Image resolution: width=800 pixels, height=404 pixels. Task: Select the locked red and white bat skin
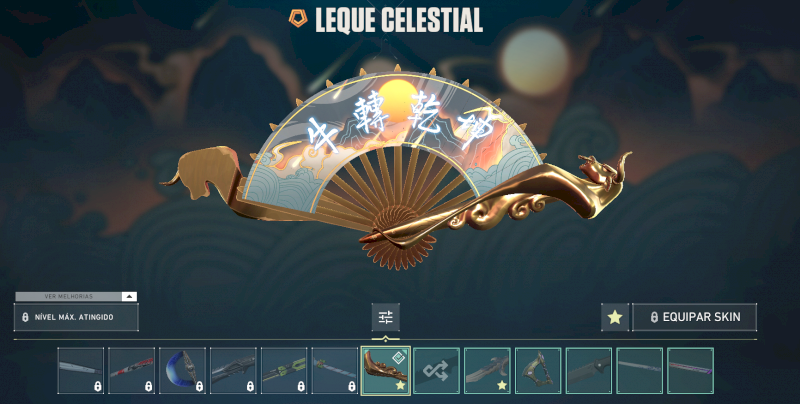click(131, 370)
